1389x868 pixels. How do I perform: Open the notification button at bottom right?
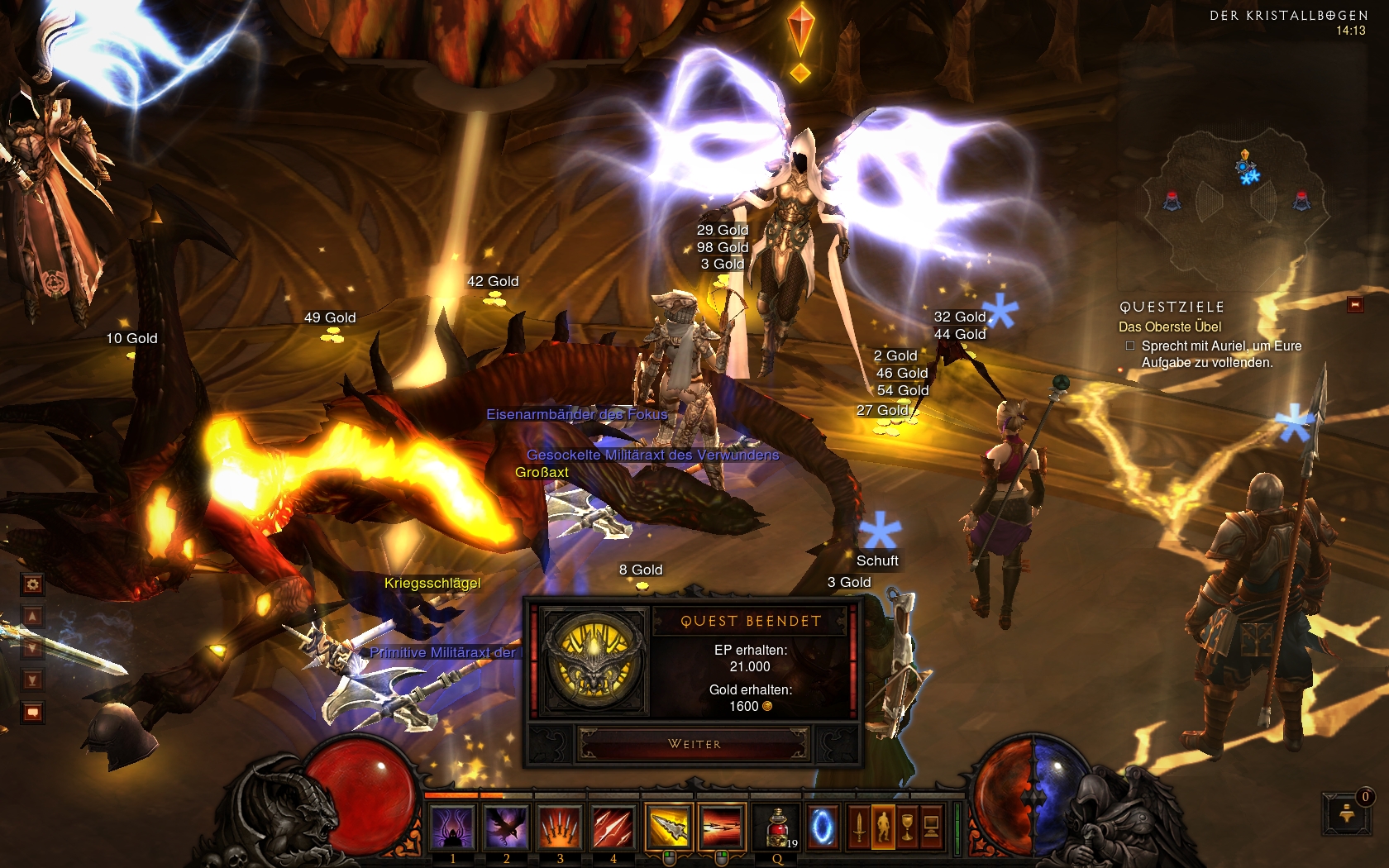[1347, 814]
